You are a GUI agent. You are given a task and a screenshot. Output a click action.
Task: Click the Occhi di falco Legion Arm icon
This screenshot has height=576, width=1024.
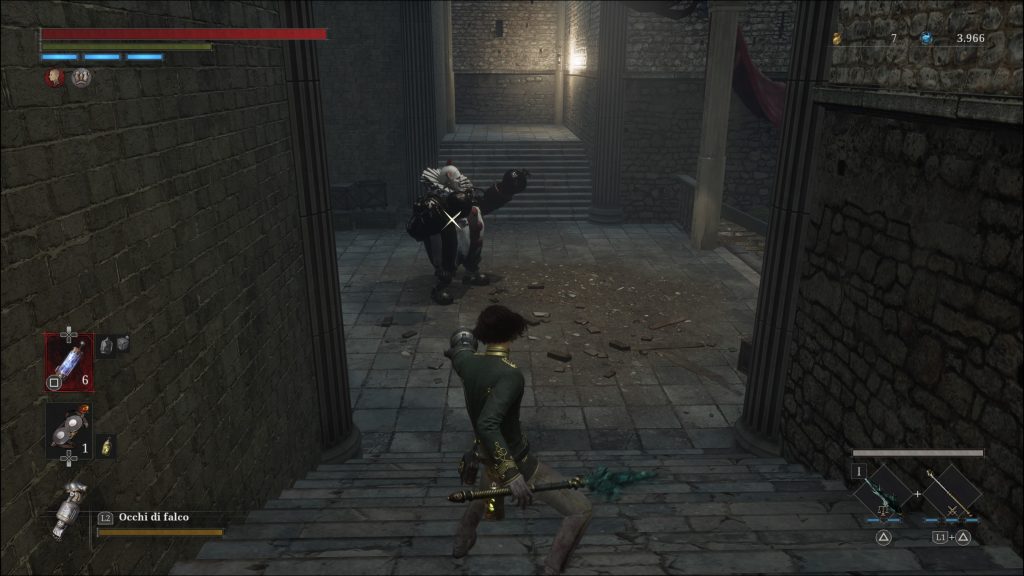[71, 508]
